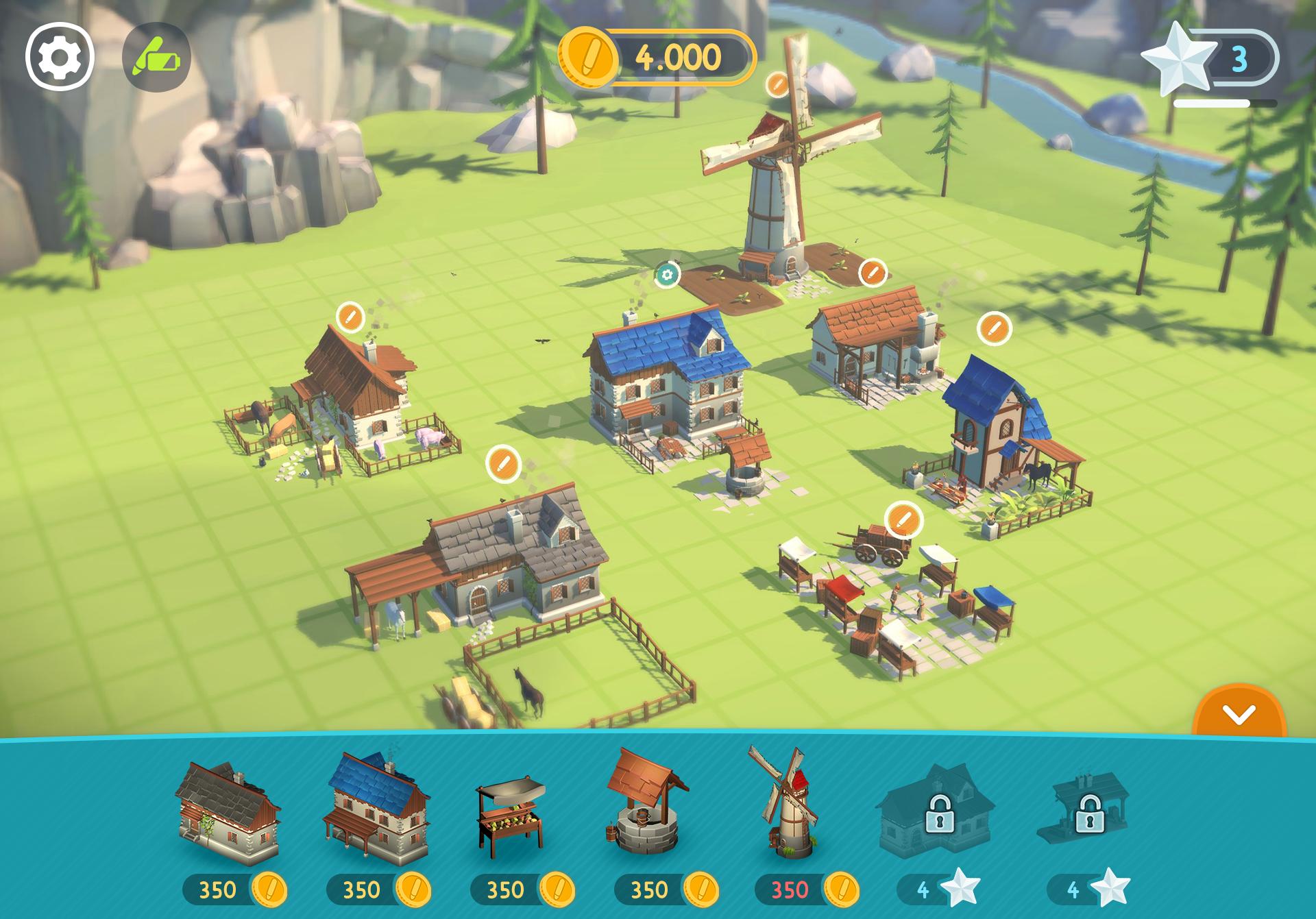Collapse the build panel with orange arrow
Screen dimensions: 1316x919
pos(1239,716)
